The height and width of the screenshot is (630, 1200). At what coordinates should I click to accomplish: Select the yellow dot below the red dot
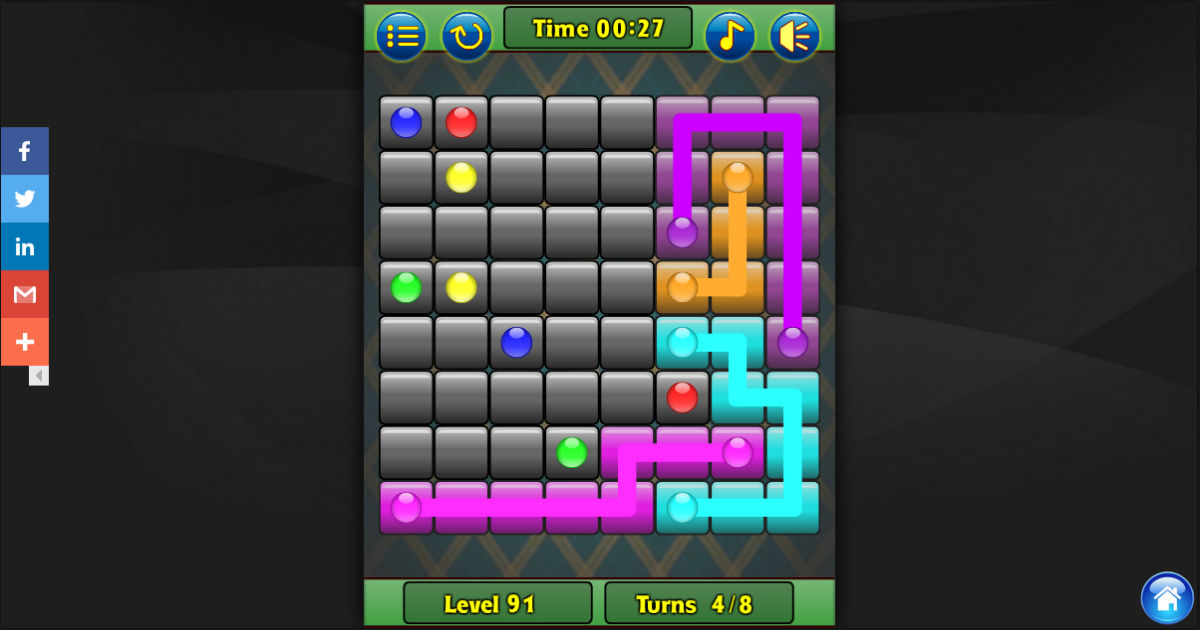[x=461, y=177]
